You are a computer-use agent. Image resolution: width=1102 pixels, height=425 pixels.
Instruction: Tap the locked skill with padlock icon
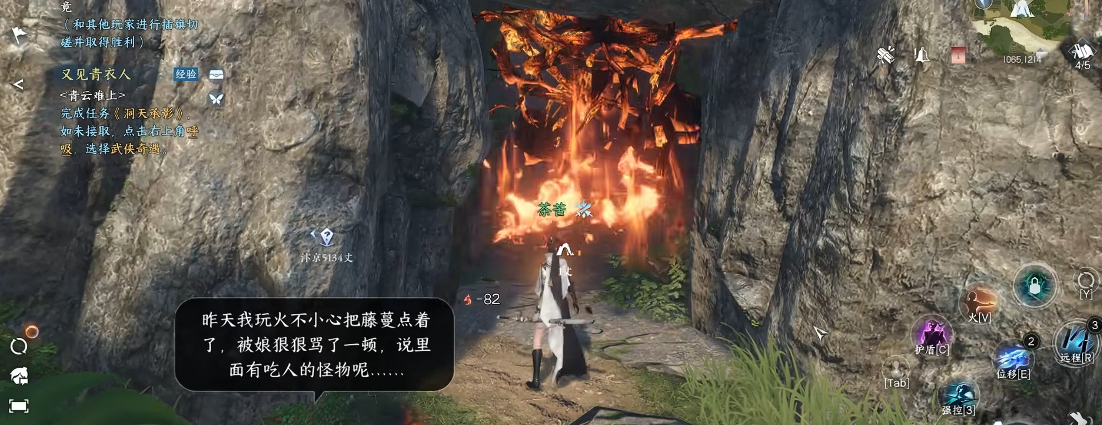(x=1033, y=286)
